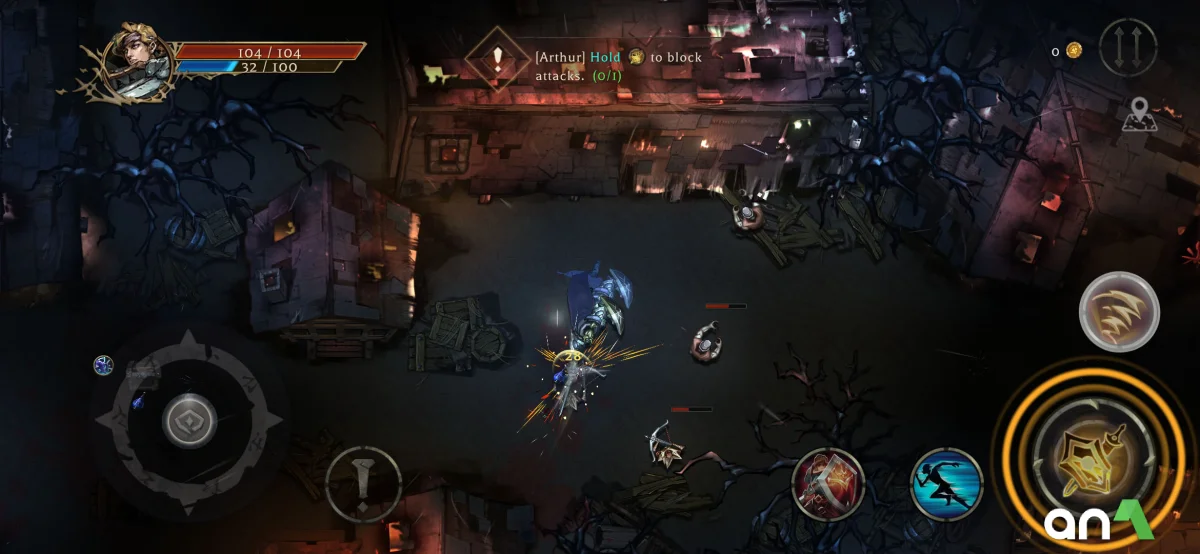Use the blue dash ability
Screen dimensions: 1200x554
click(946, 483)
